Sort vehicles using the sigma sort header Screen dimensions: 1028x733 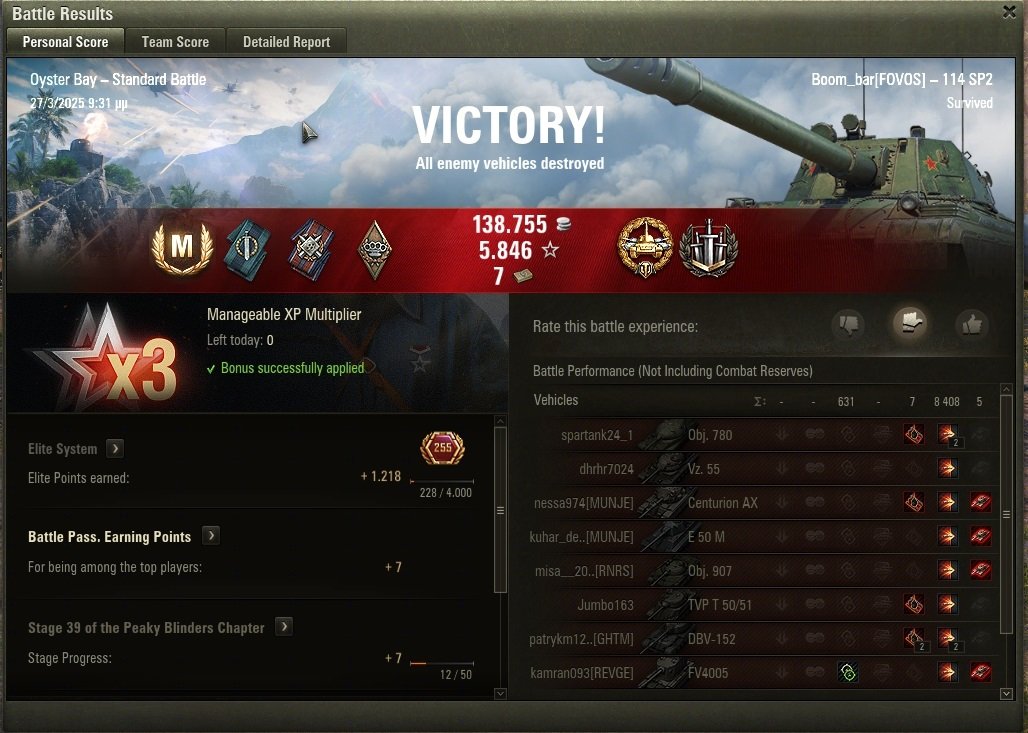point(758,402)
